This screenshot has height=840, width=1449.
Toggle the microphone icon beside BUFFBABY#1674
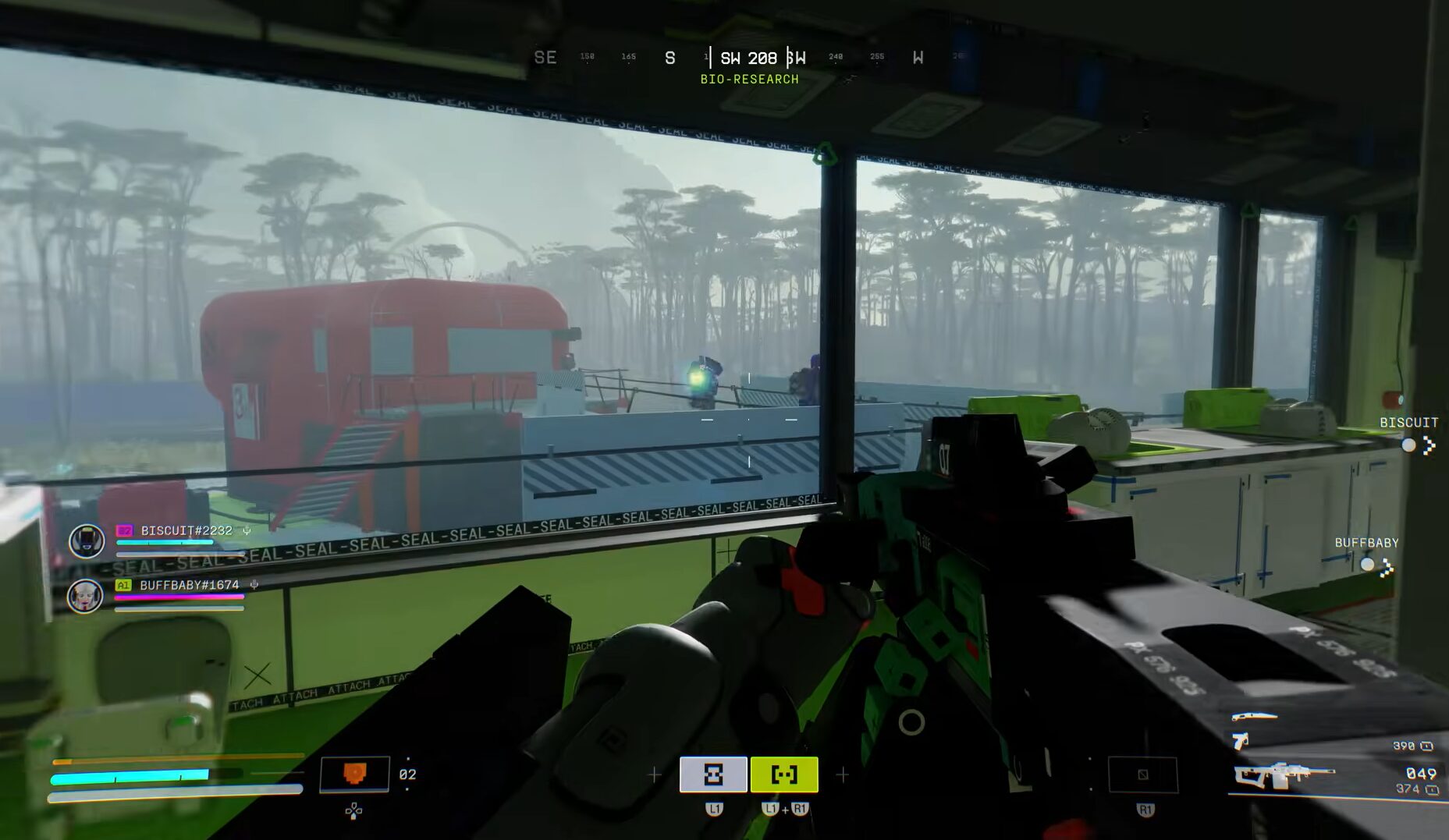pos(254,584)
